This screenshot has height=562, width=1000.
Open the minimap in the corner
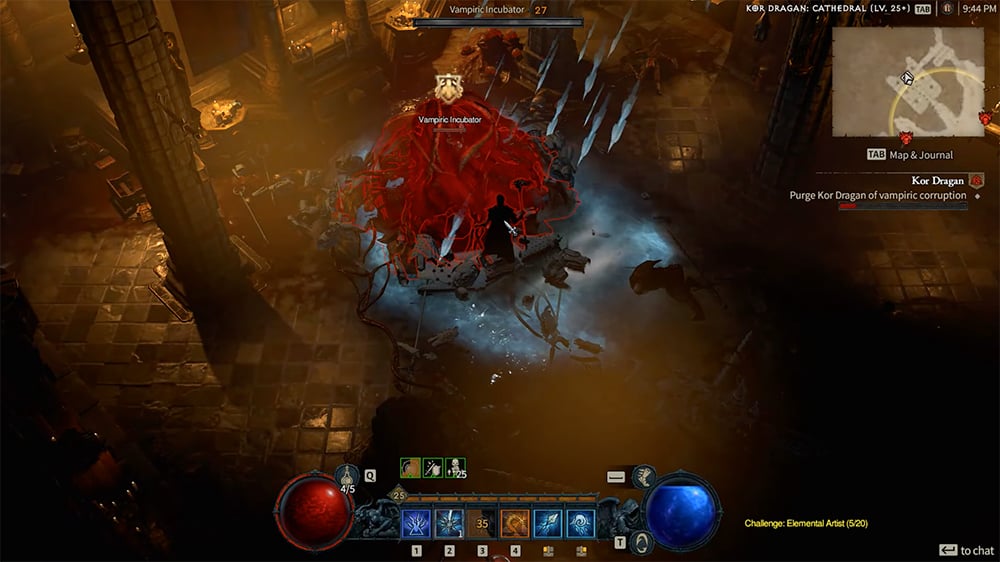tap(907, 82)
